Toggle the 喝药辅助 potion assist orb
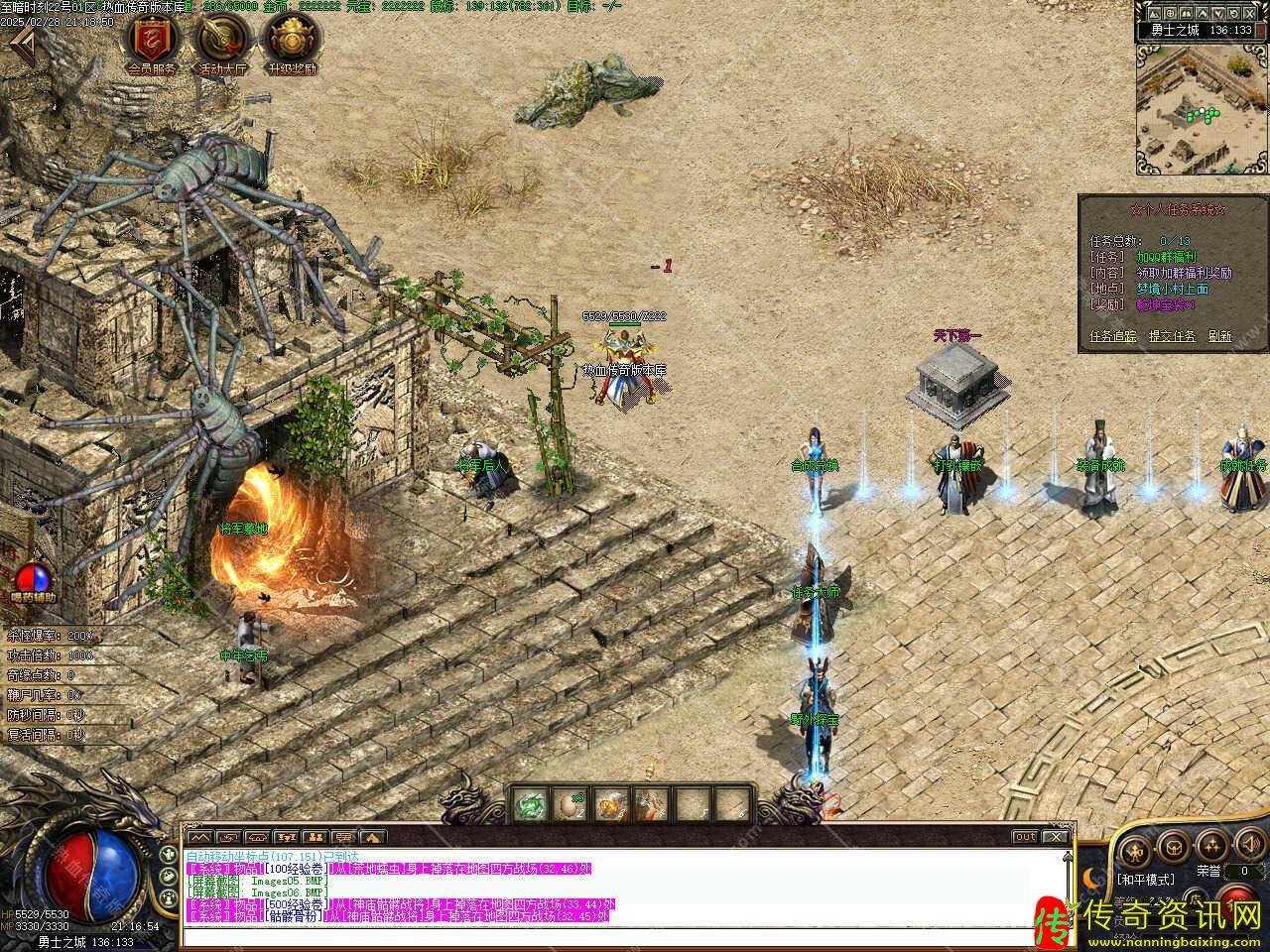1270x952 pixels. pos(34,578)
